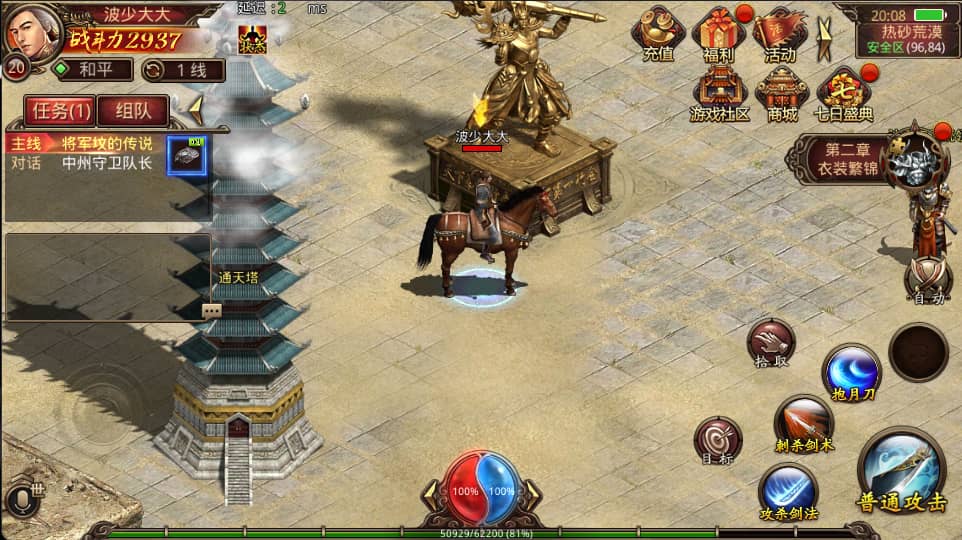Tap the 目标 target button

718,439
